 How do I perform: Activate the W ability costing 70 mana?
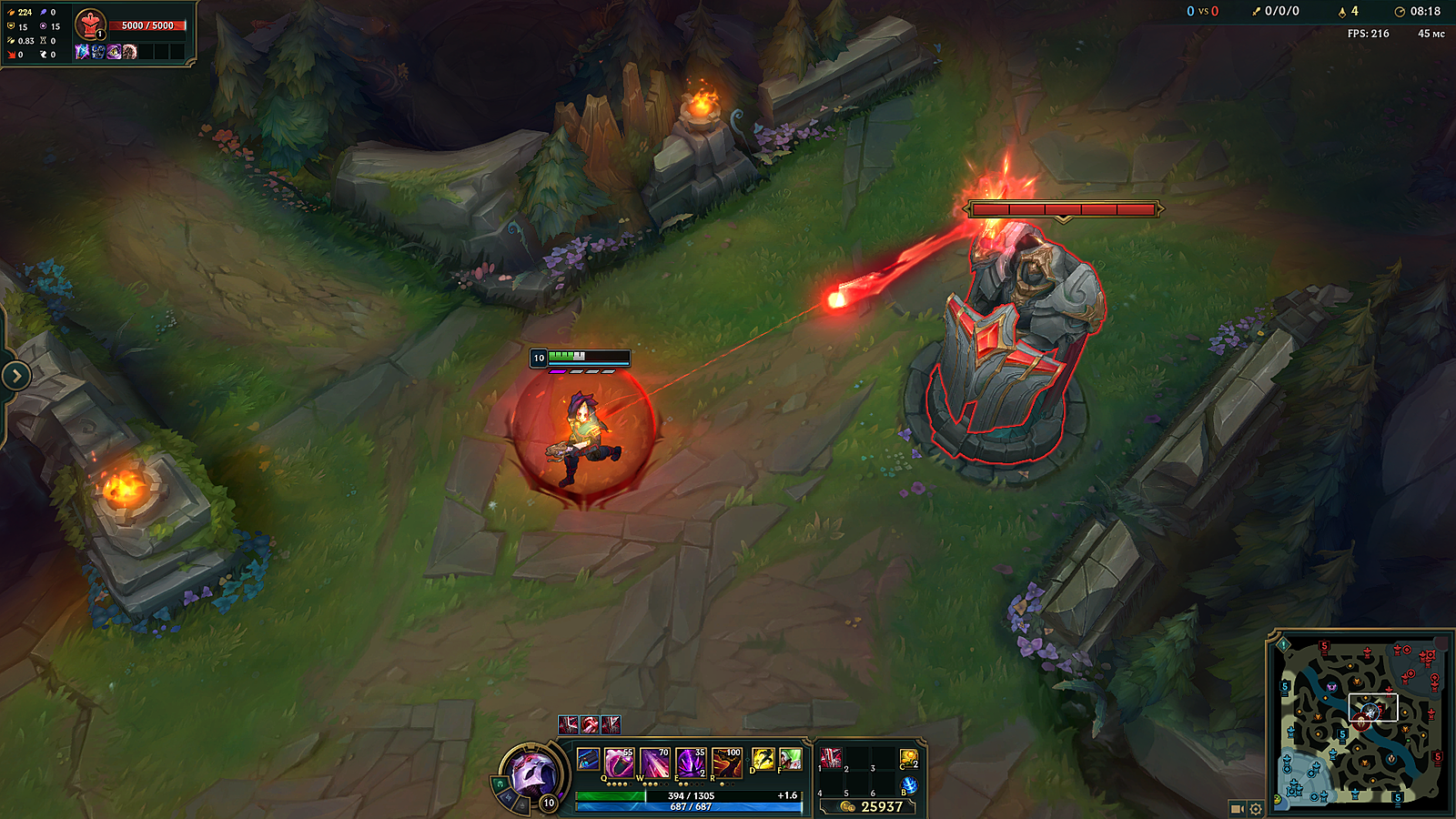tap(654, 763)
